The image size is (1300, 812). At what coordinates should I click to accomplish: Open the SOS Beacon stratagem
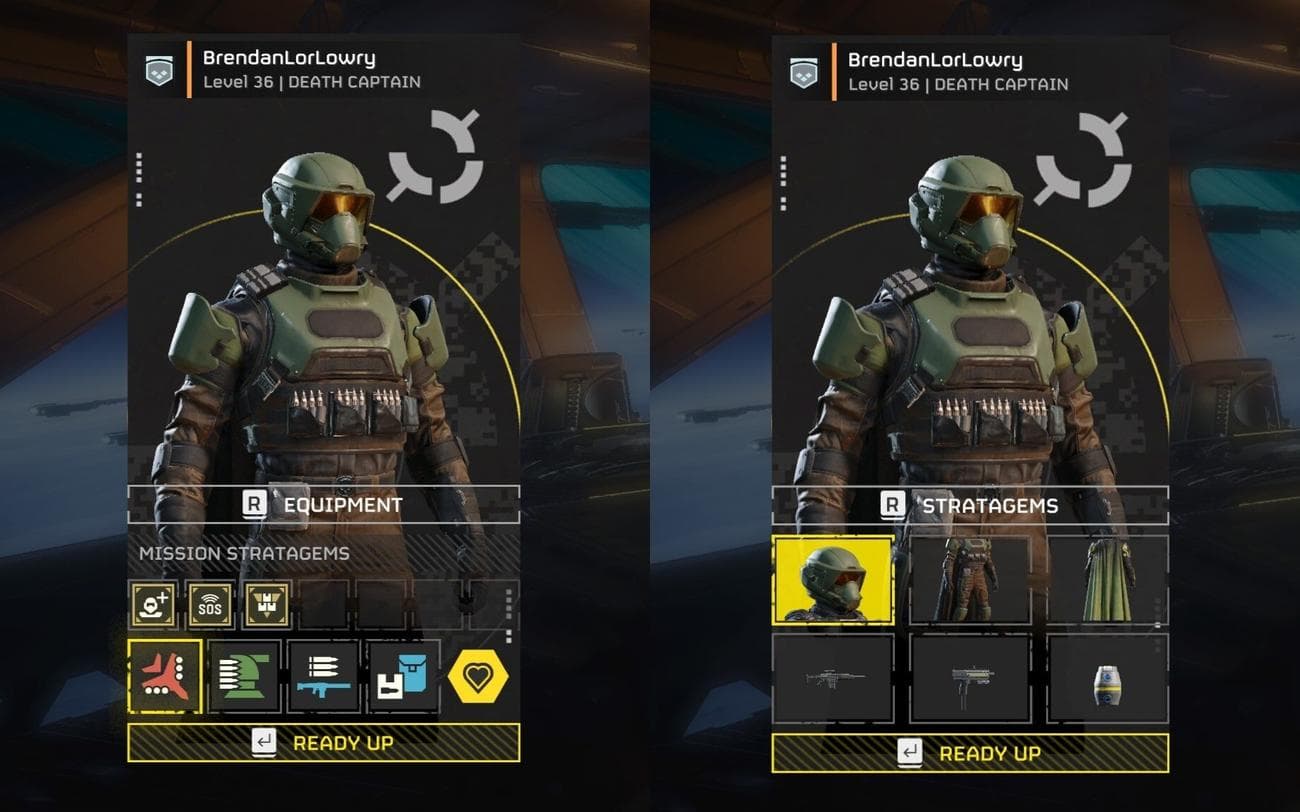[211, 604]
